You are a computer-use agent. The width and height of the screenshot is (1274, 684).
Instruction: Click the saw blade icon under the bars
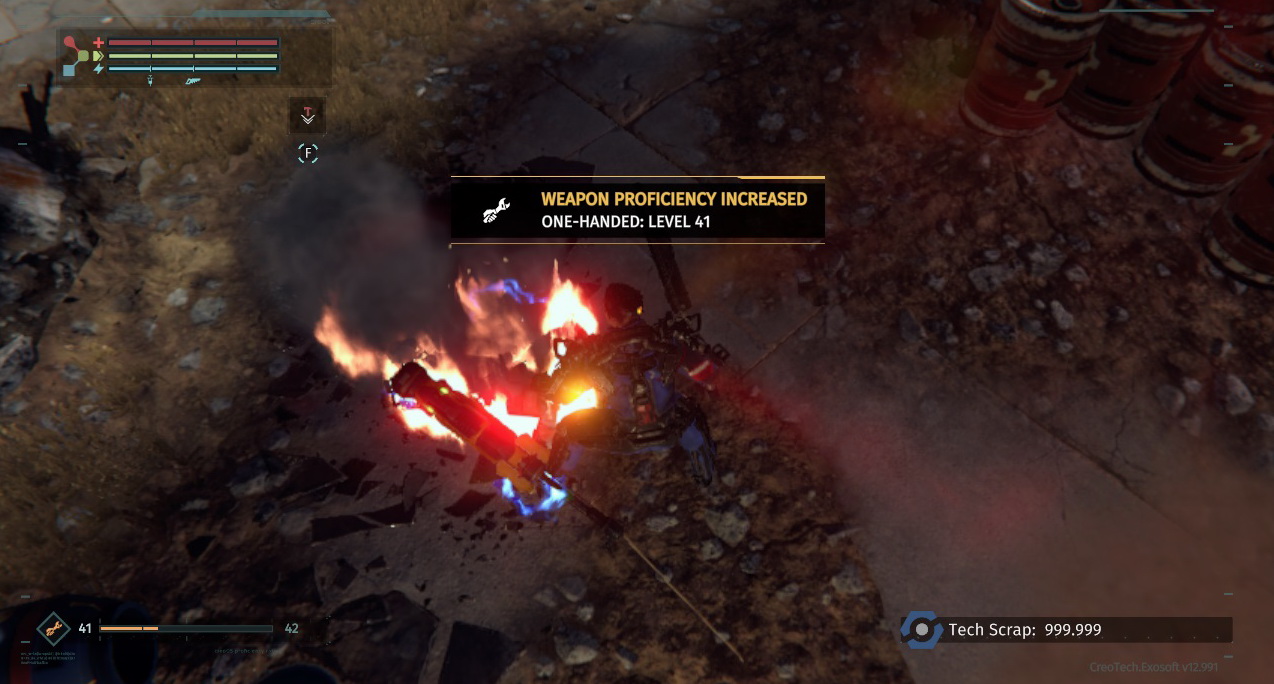click(194, 81)
